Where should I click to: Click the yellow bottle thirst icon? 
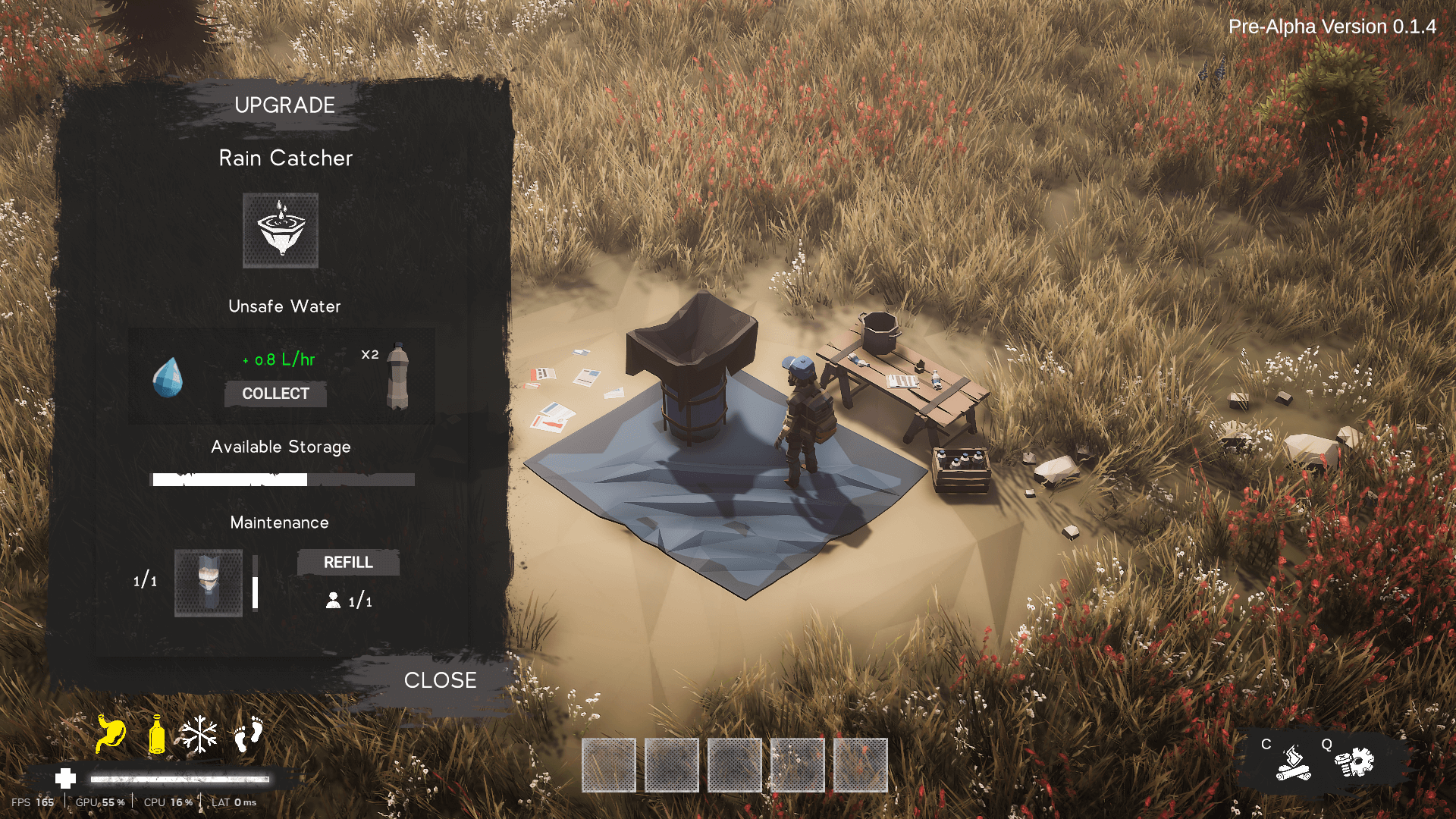[x=157, y=734]
